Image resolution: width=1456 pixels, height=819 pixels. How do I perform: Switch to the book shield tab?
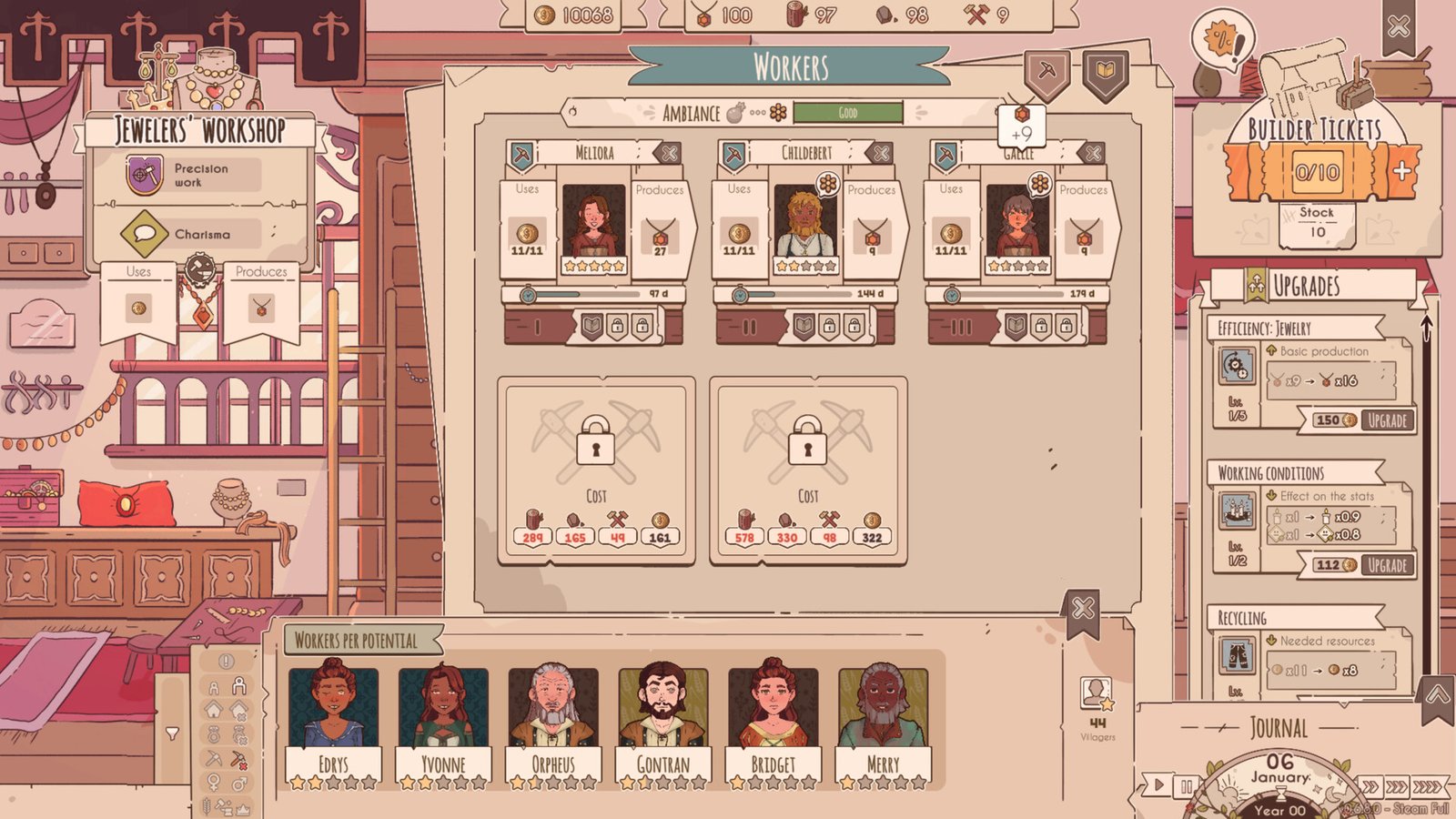tap(1106, 72)
